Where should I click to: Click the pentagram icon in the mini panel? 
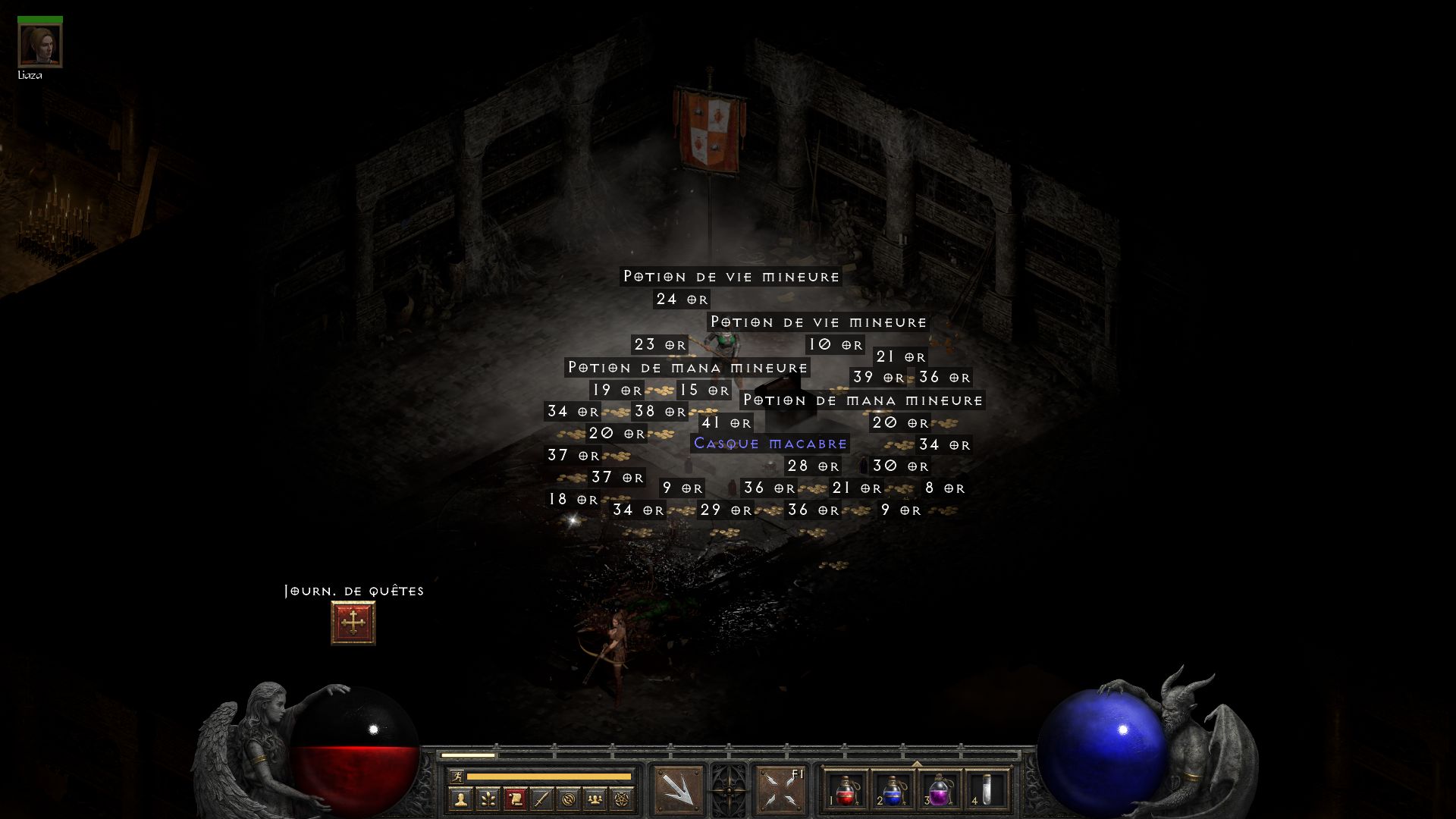(622, 799)
